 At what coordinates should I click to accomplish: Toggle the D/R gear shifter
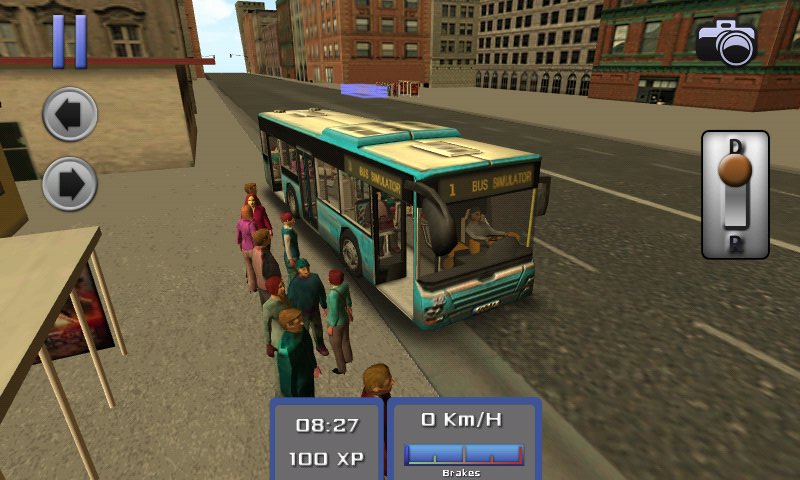735,194
